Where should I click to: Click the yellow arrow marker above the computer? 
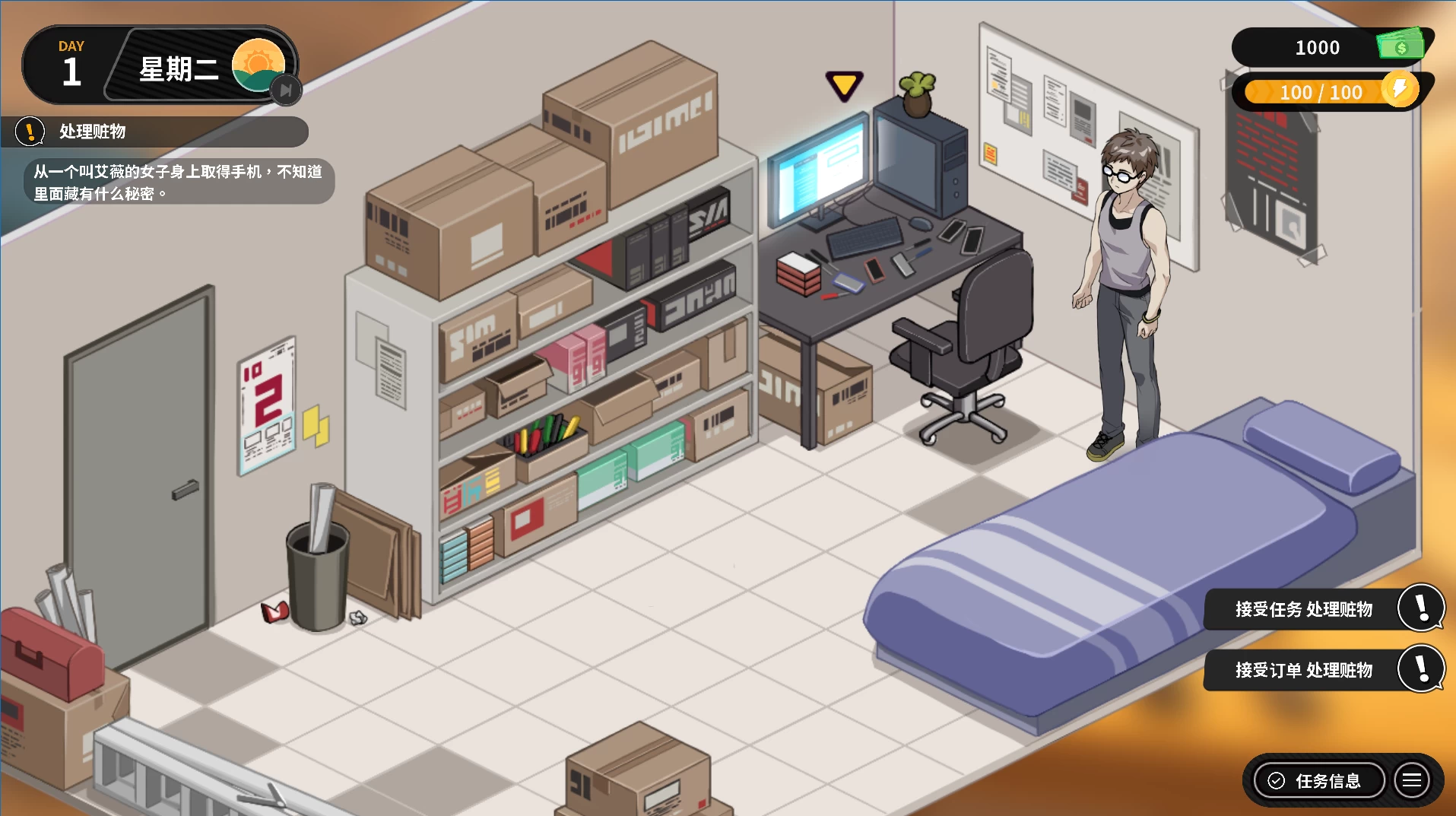click(844, 85)
